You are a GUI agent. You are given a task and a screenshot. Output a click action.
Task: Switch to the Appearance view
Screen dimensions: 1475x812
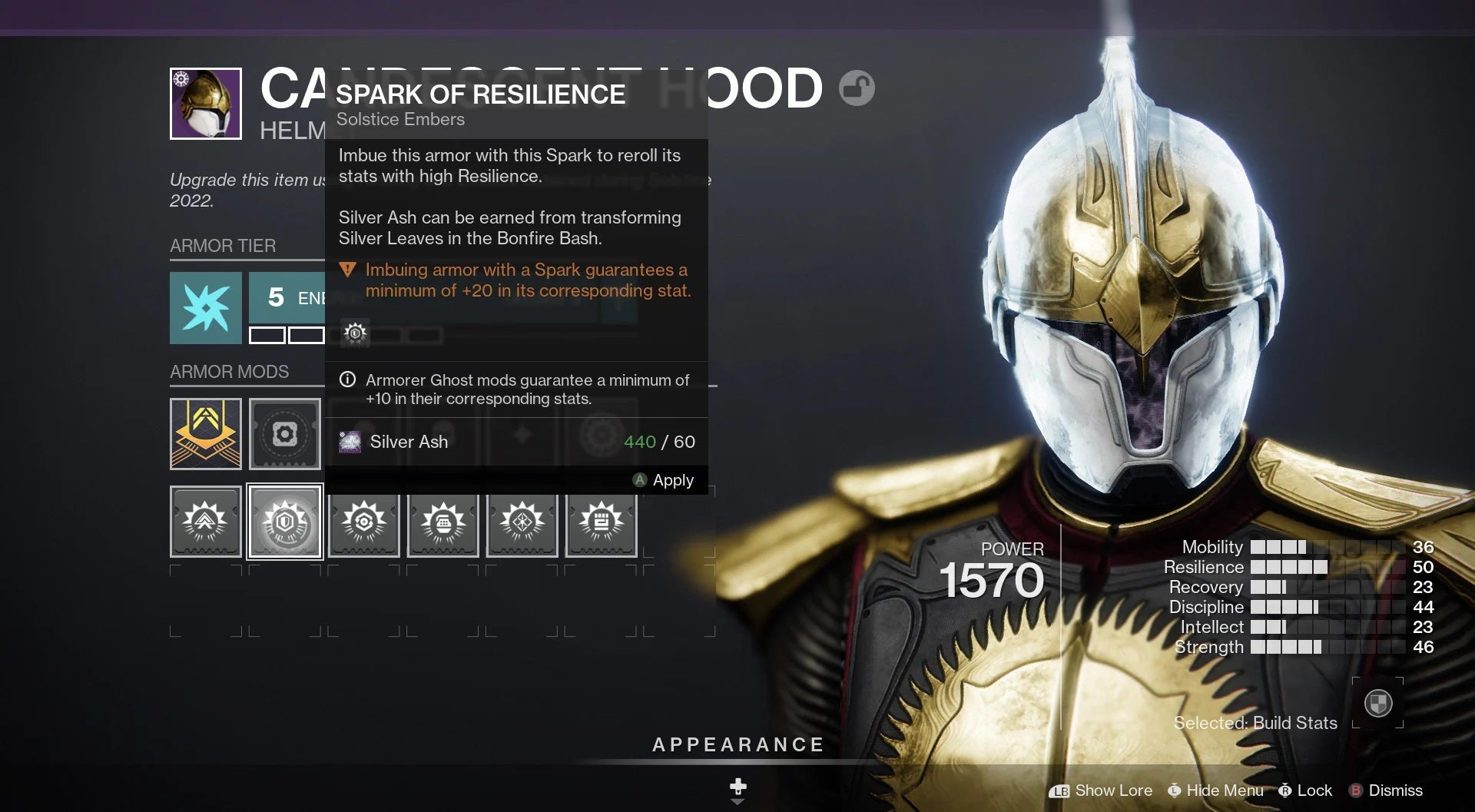pyautogui.click(x=737, y=744)
